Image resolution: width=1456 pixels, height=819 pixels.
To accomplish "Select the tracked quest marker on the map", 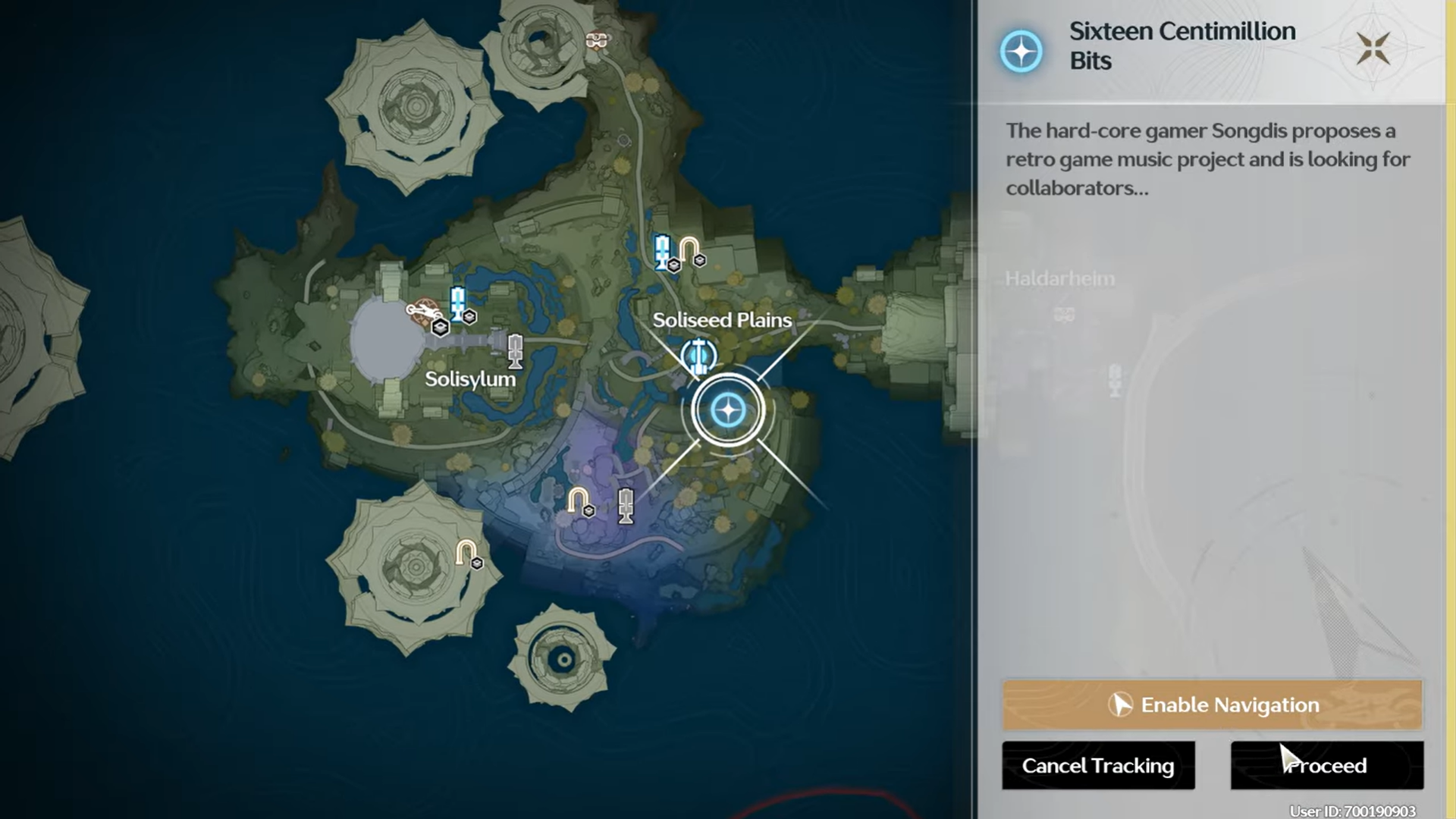I will point(728,410).
